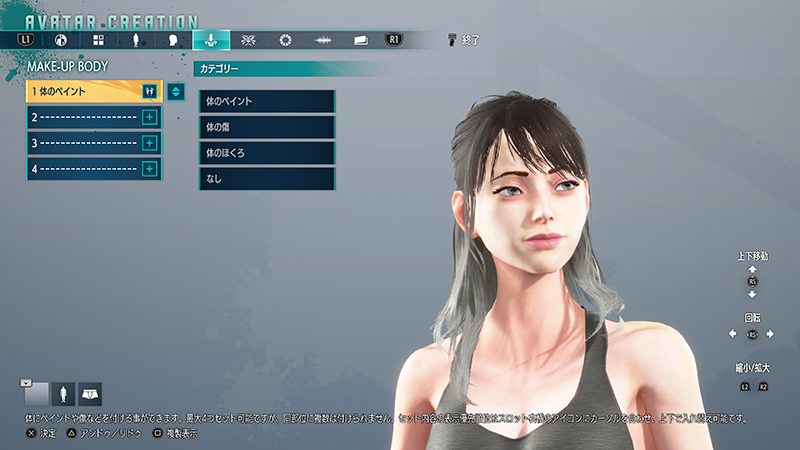The image size is (800, 450).
Task: Switch to the full body silhouette tab
Action: point(136,40)
